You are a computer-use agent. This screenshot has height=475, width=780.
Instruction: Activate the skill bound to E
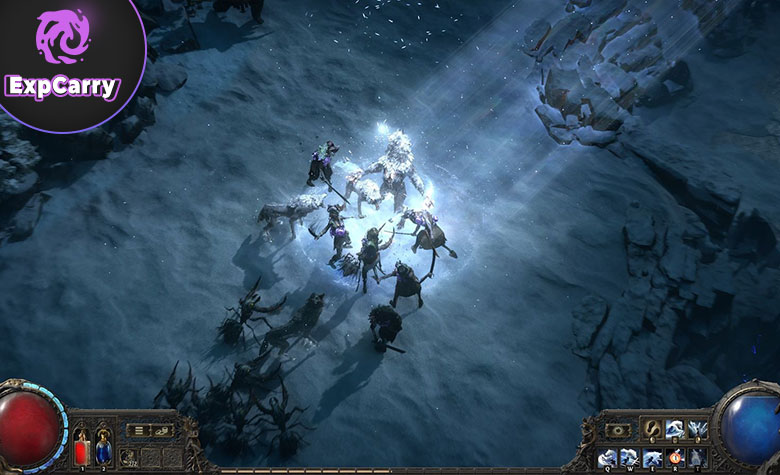coord(651,458)
